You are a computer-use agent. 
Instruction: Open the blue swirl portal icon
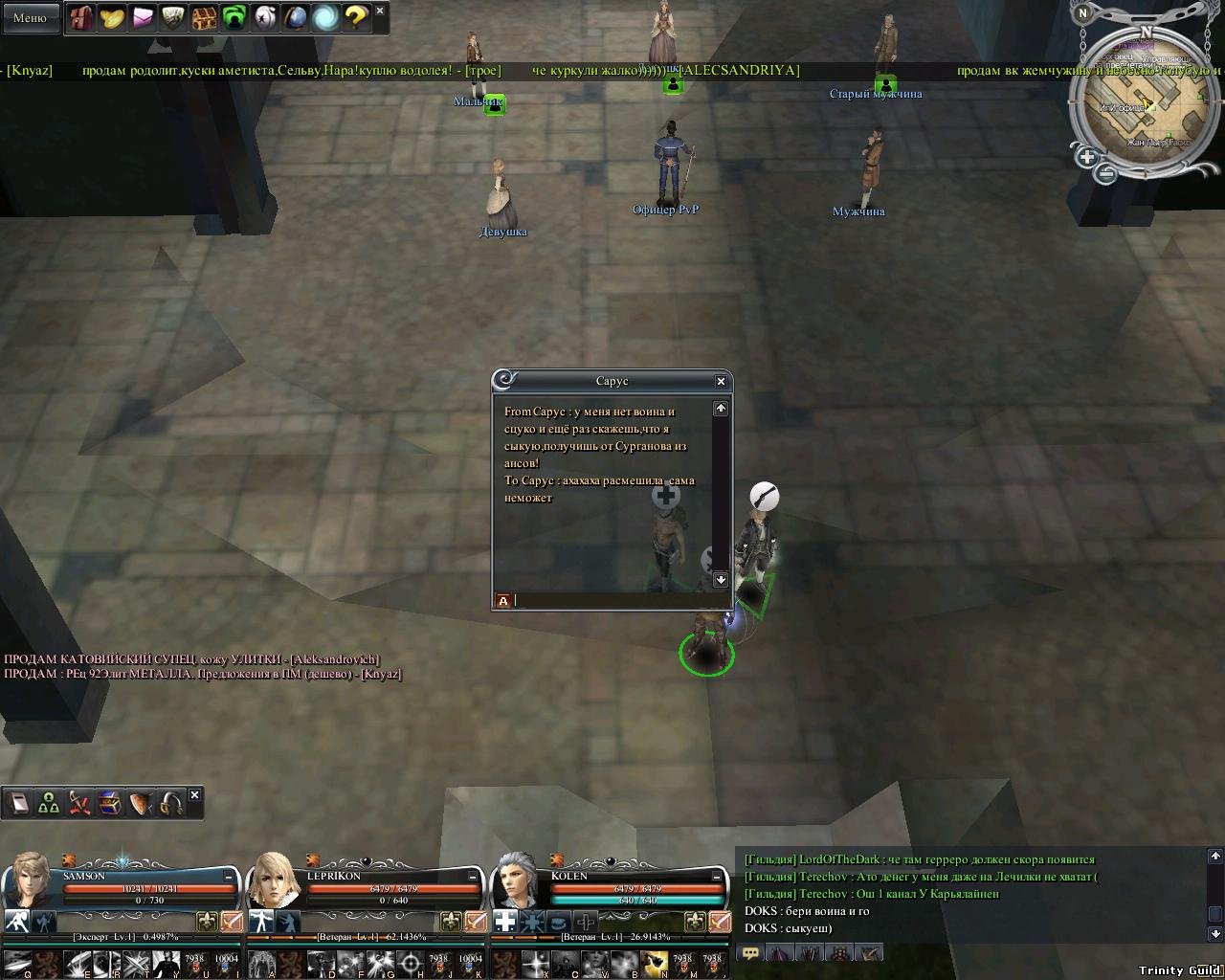point(325,17)
